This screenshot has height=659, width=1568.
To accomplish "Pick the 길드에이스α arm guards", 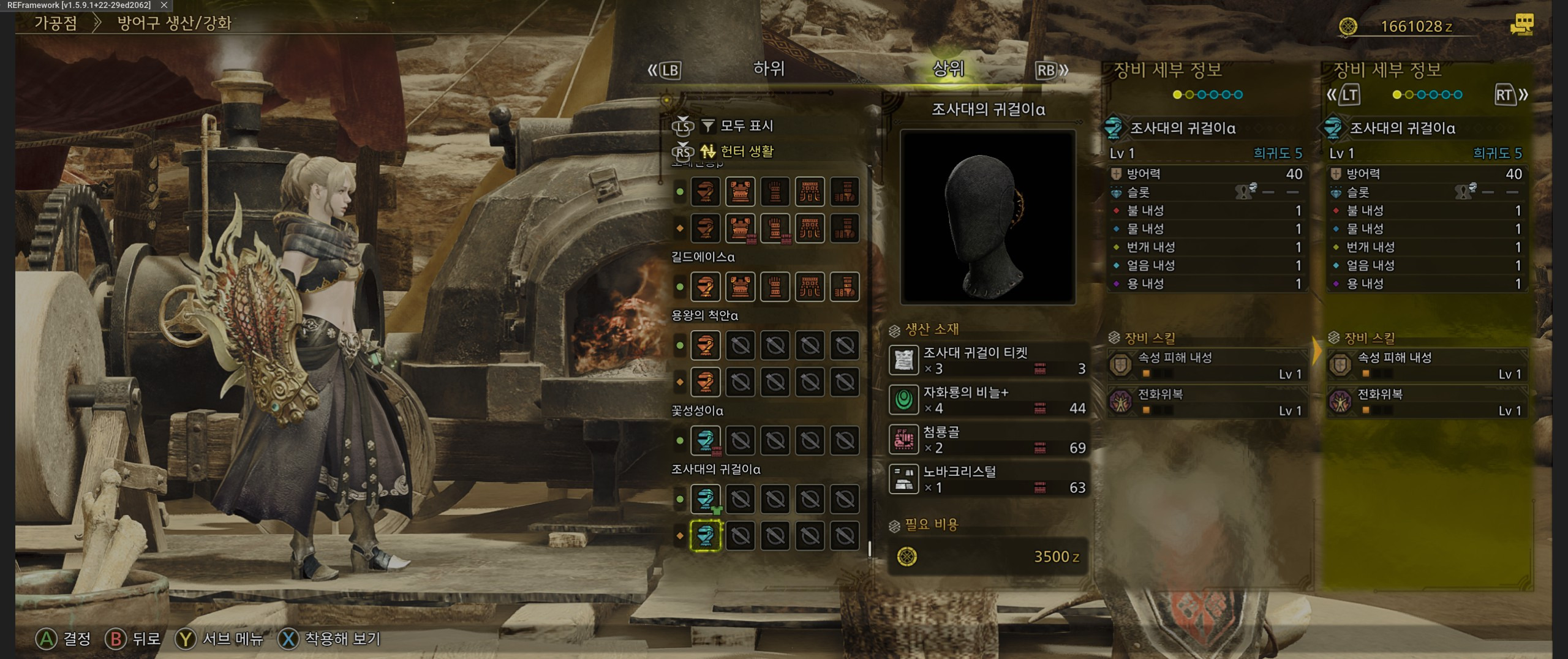I will 775,287.
